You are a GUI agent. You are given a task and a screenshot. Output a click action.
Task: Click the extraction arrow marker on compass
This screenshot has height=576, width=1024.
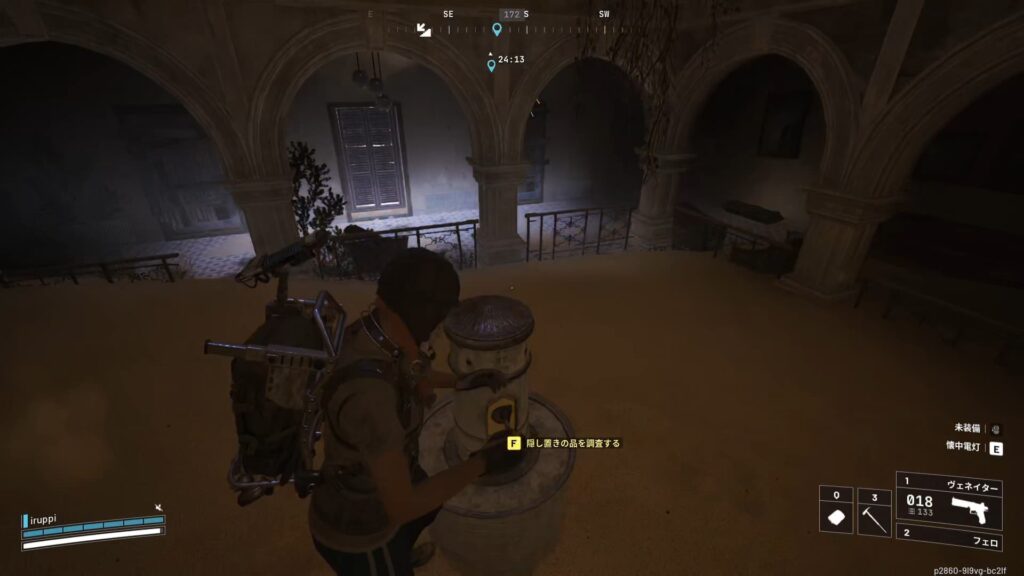pos(424,31)
